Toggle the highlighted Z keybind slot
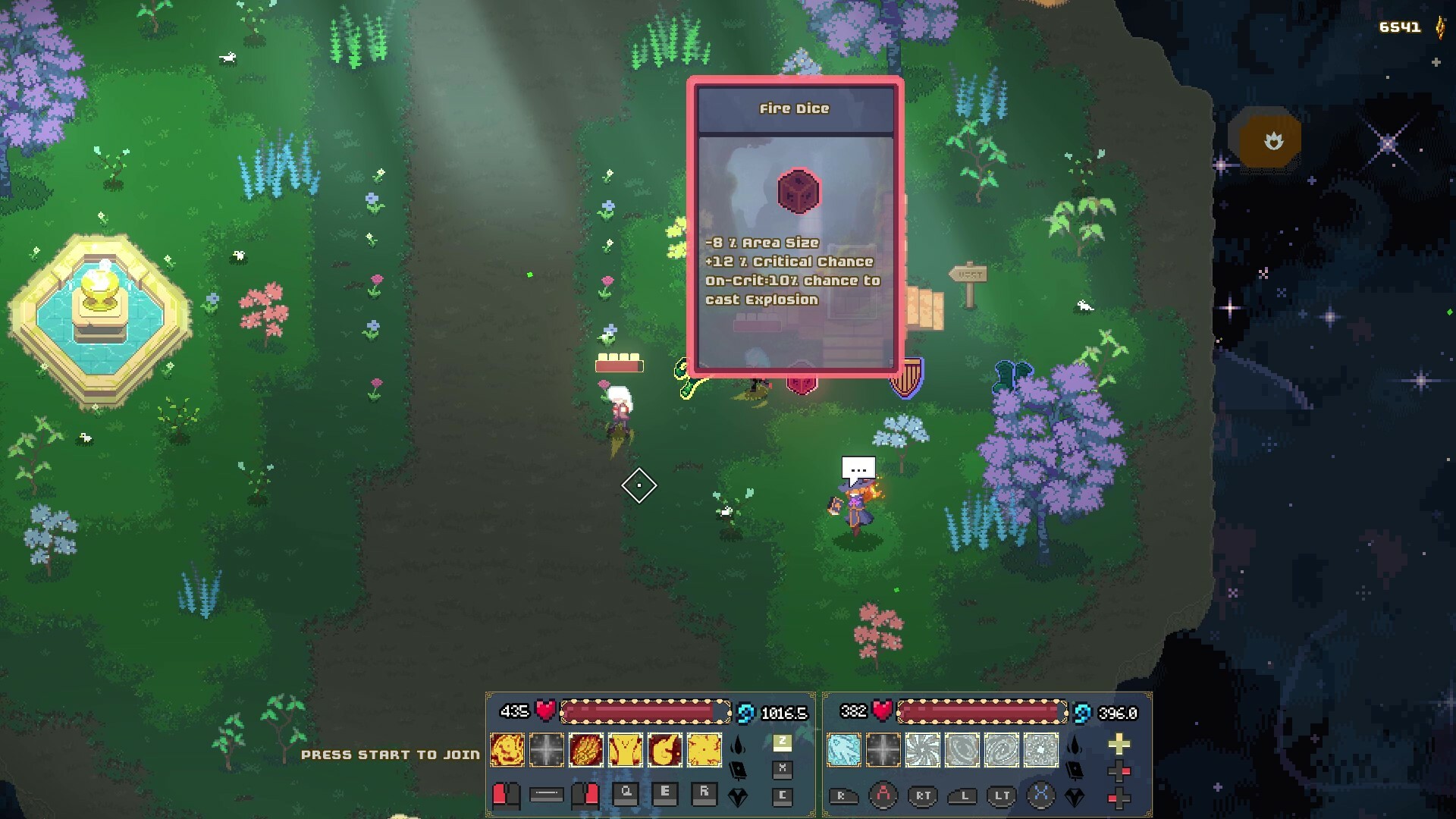 pyautogui.click(x=783, y=742)
